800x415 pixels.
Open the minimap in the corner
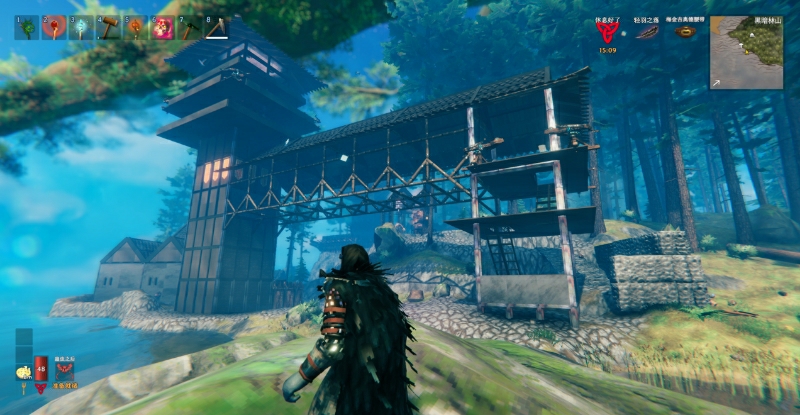click(747, 52)
